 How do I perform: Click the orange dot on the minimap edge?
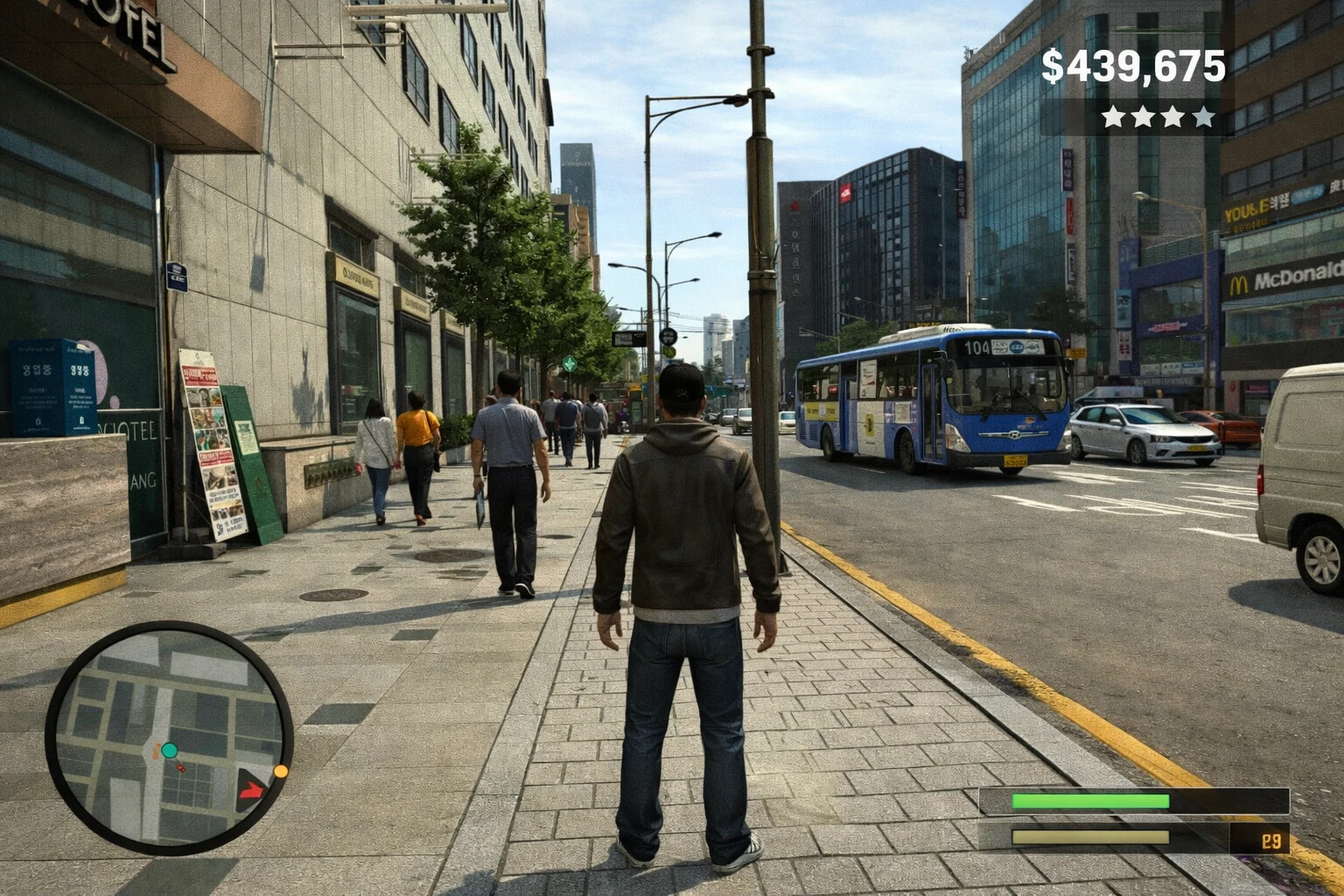point(281,771)
